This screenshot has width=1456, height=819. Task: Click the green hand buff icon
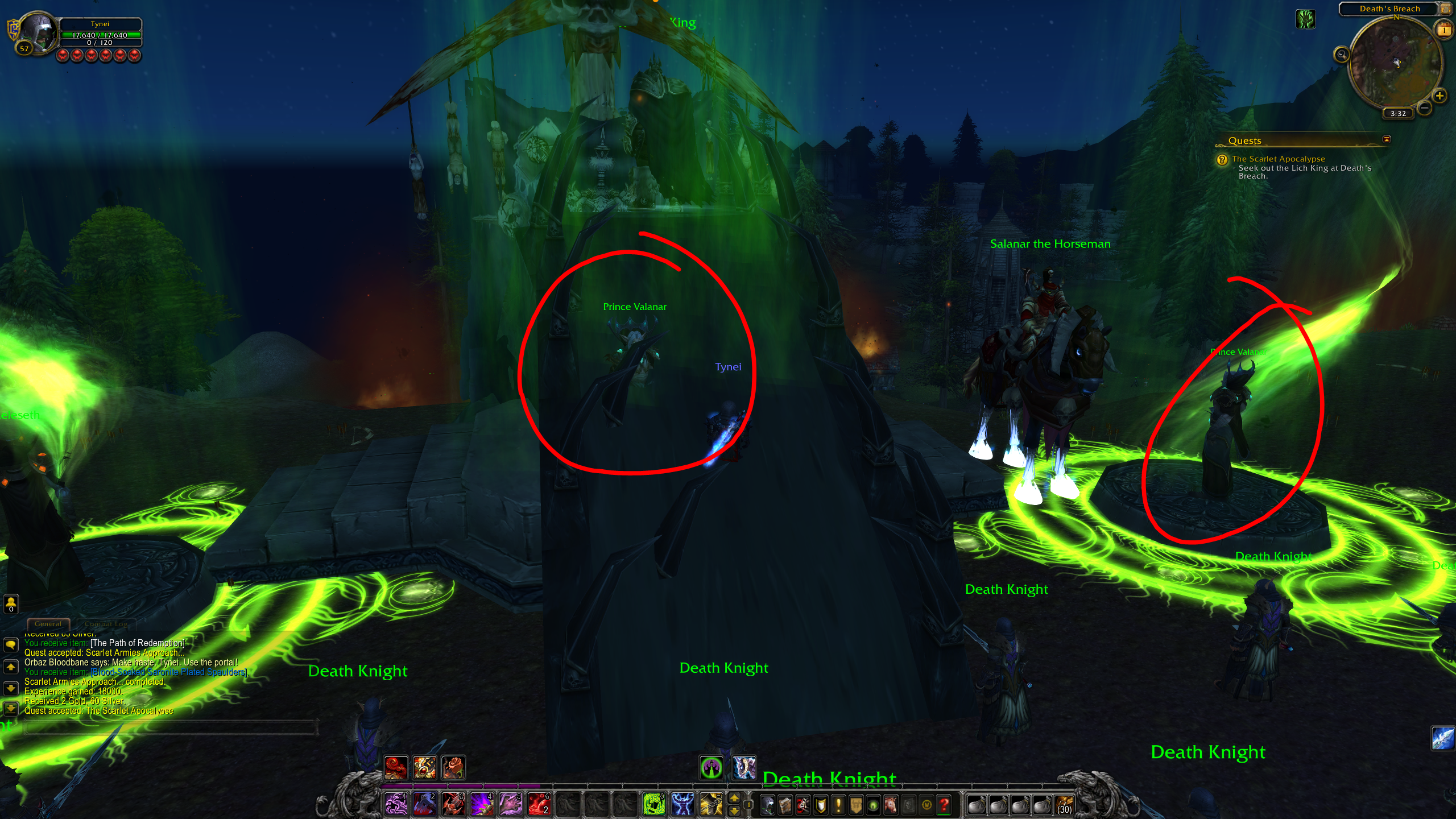(1305, 20)
